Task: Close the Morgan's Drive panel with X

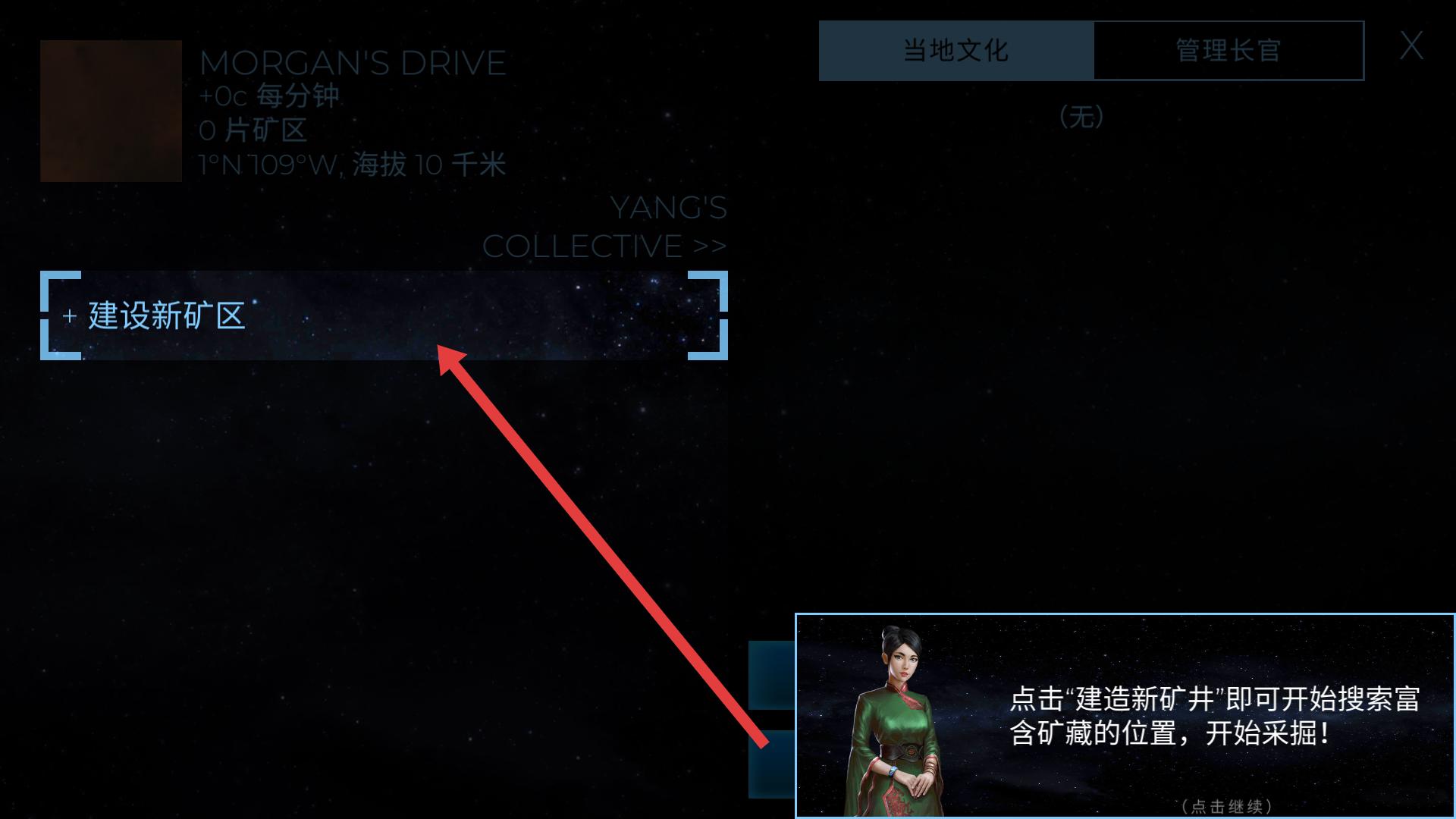Action: [1412, 45]
